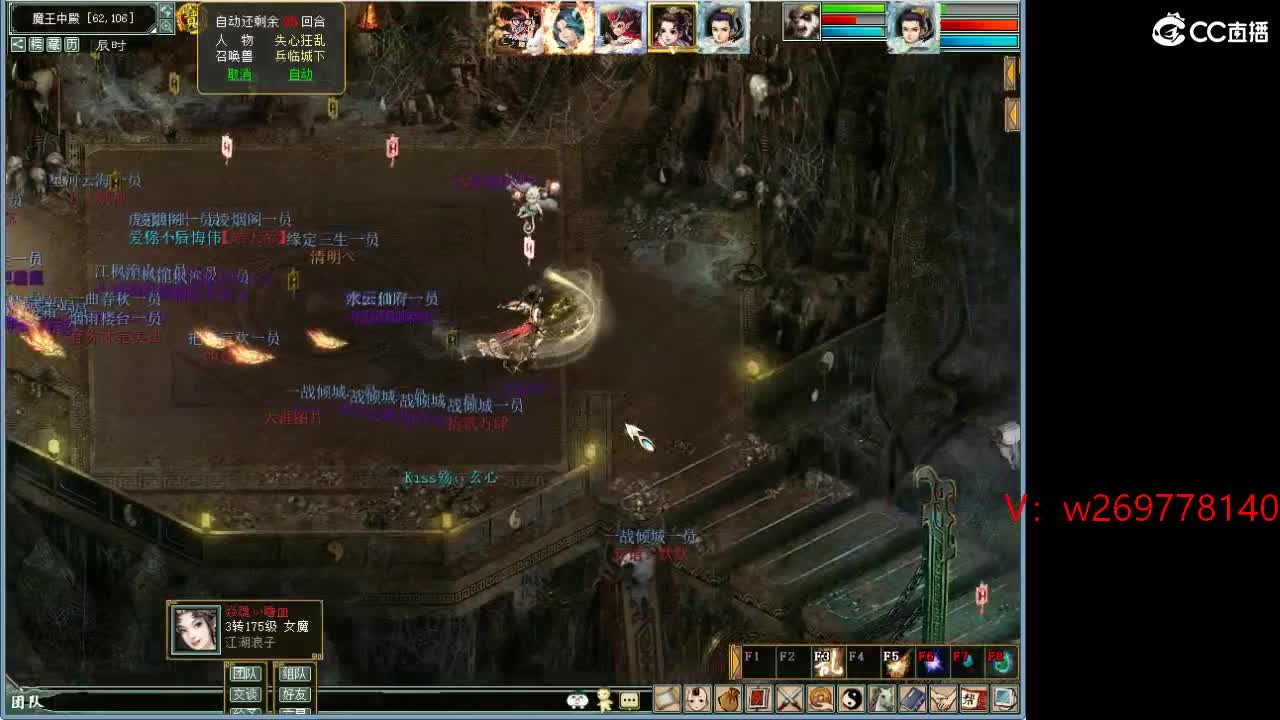Cast the F6 purple star skill
Screen dimensions: 1280x720
(x=929, y=662)
